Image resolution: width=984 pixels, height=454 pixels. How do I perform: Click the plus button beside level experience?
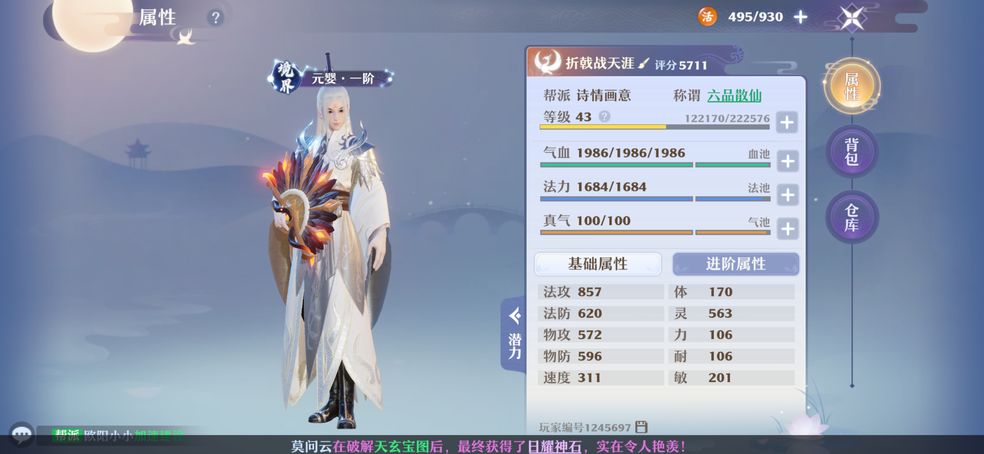(787, 122)
